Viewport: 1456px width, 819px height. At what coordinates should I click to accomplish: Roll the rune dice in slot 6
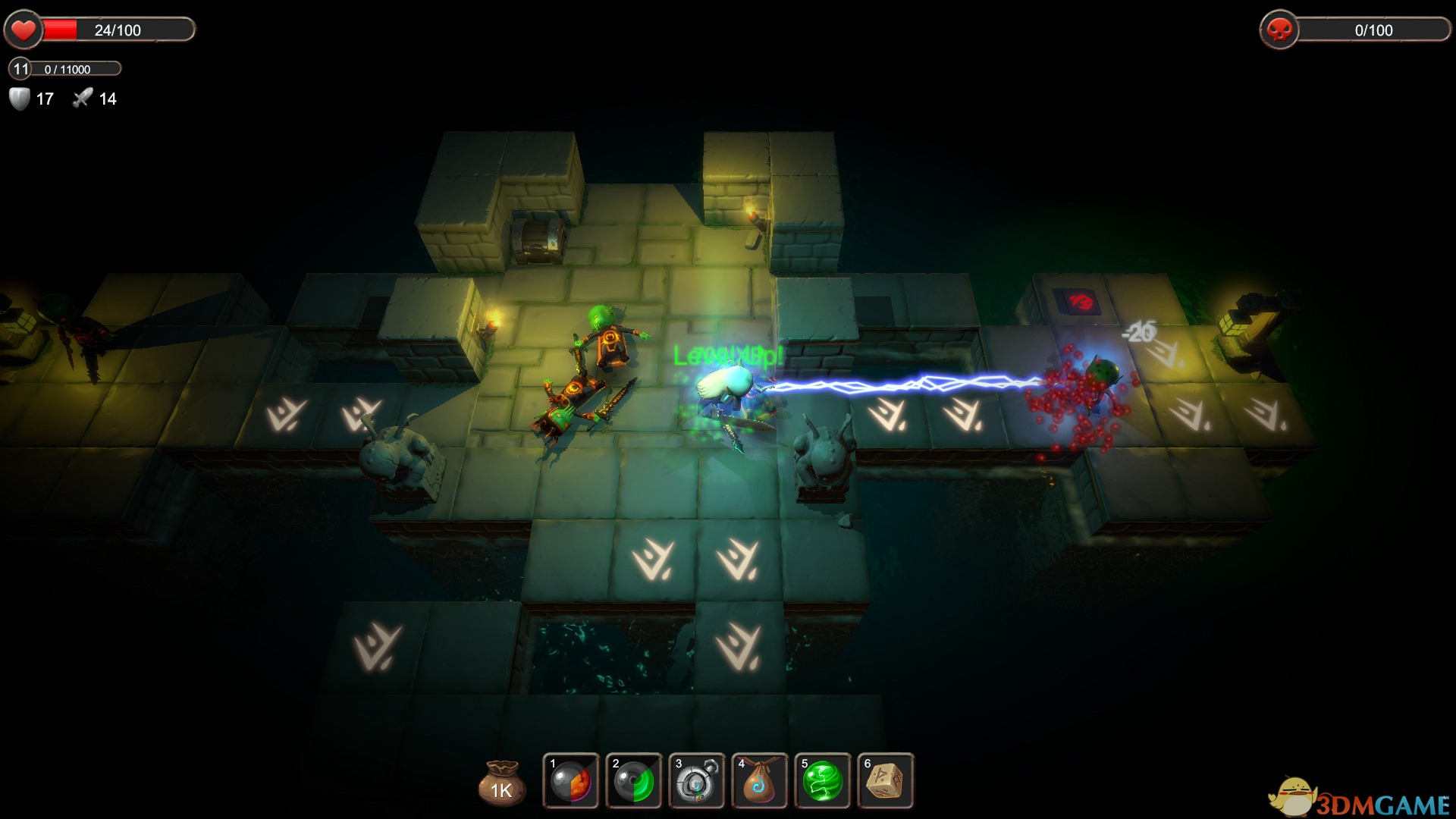point(886,781)
